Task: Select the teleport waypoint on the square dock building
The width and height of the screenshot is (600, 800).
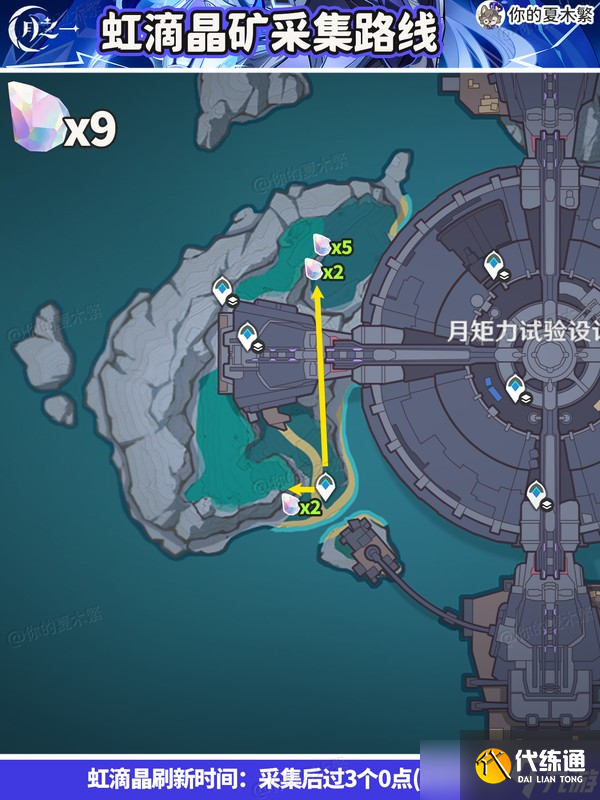Action: pos(247,335)
